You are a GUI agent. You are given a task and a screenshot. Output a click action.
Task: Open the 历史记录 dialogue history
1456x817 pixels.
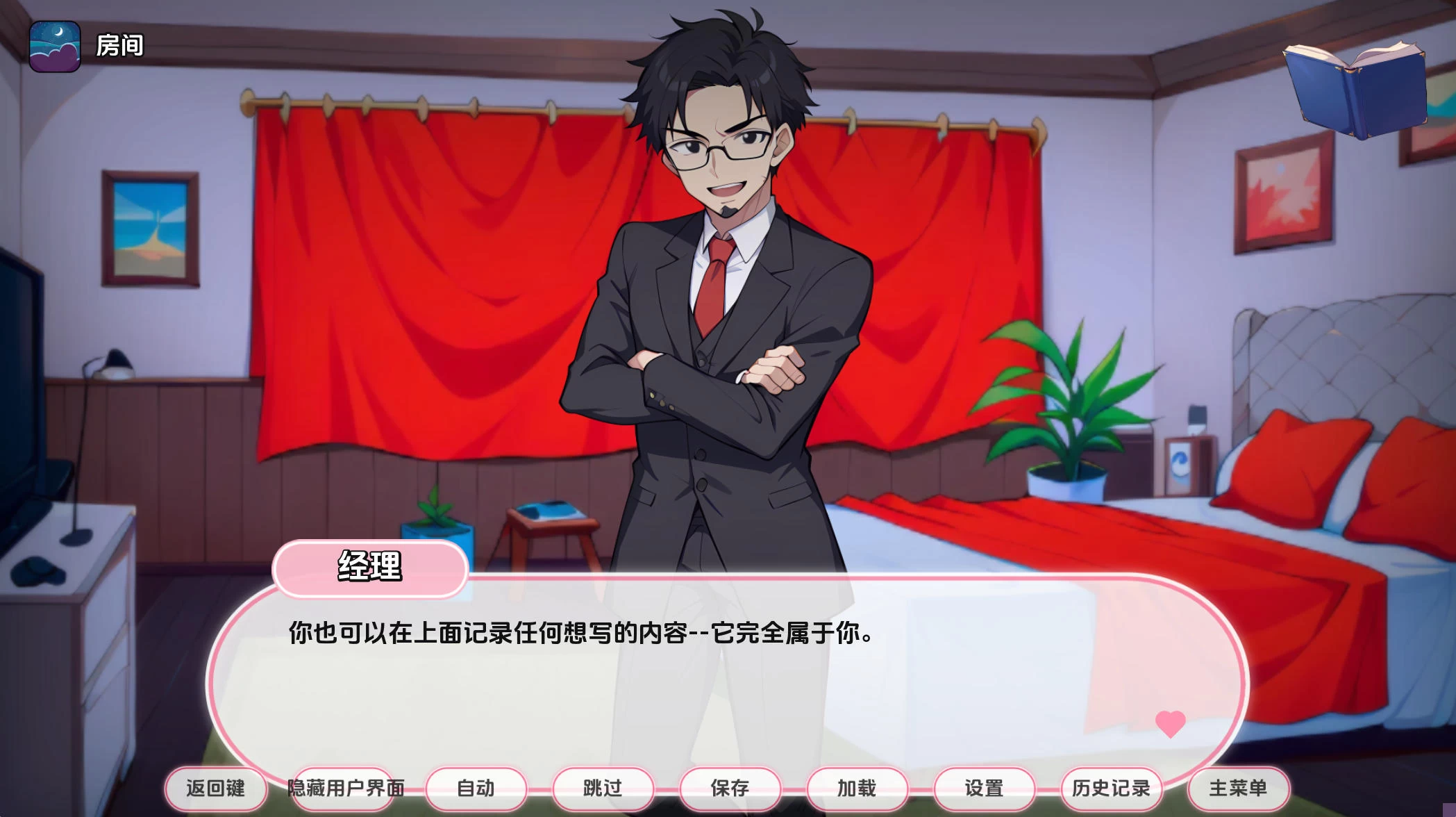point(1109,789)
